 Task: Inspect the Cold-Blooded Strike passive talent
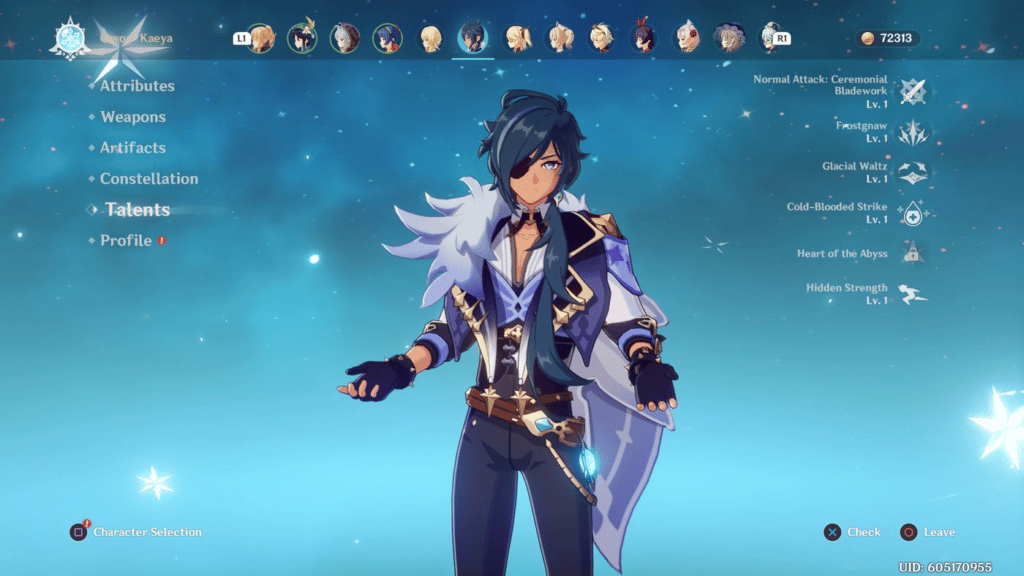[911, 213]
